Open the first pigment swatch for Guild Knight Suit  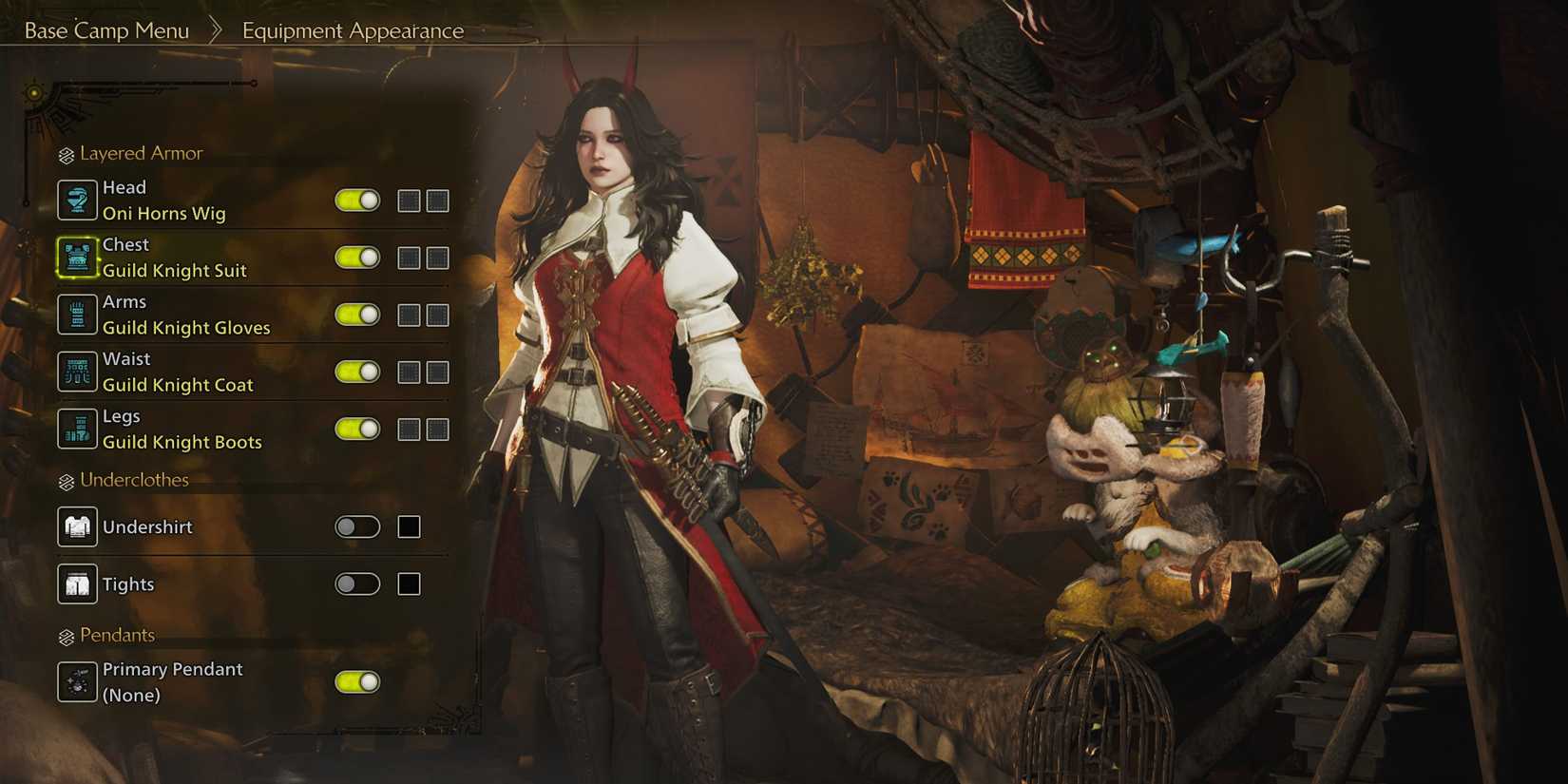tap(411, 257)
